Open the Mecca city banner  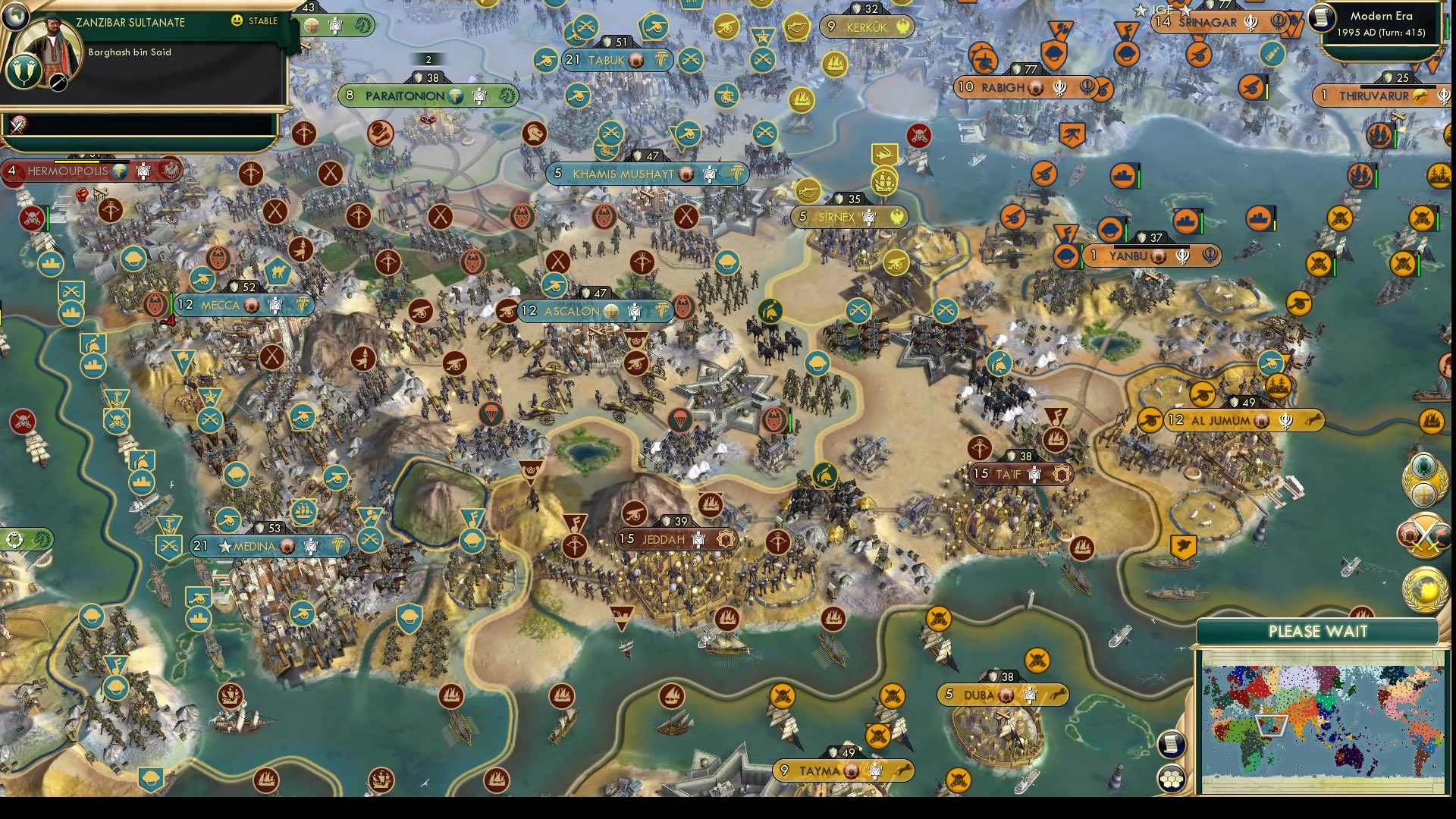(220, 305)
